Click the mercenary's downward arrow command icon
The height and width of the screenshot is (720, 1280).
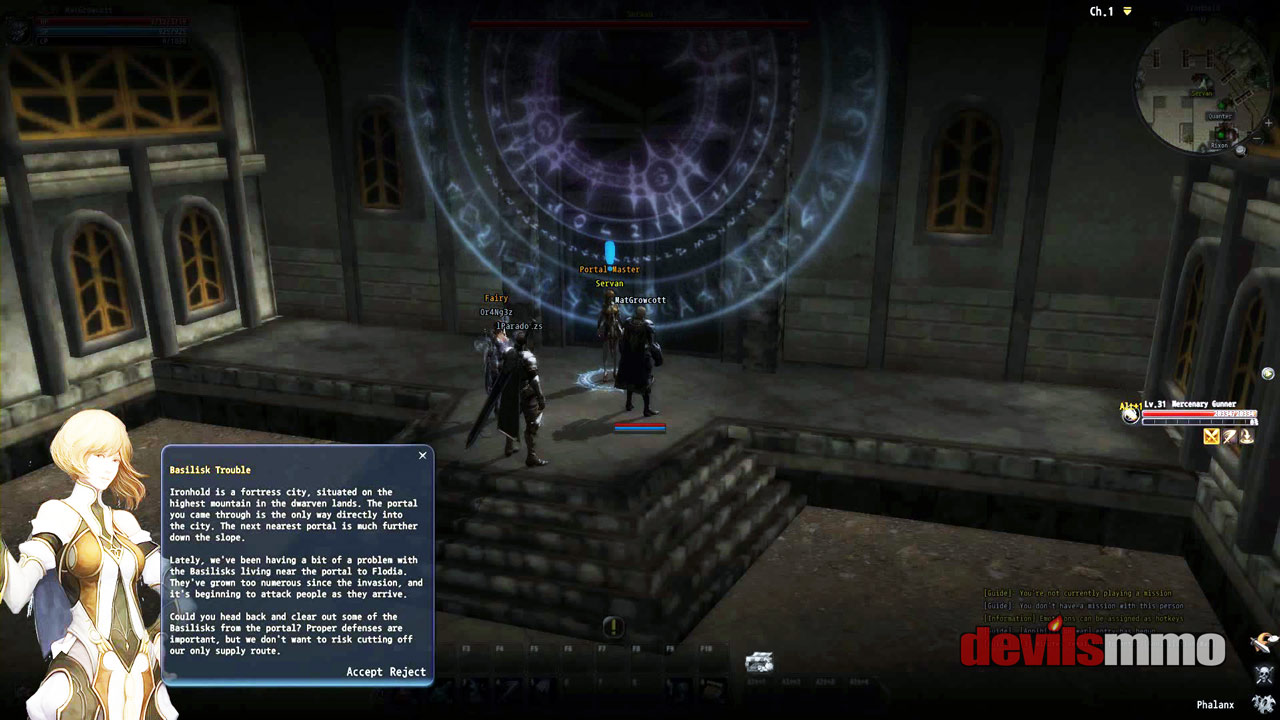point(1246,436)
